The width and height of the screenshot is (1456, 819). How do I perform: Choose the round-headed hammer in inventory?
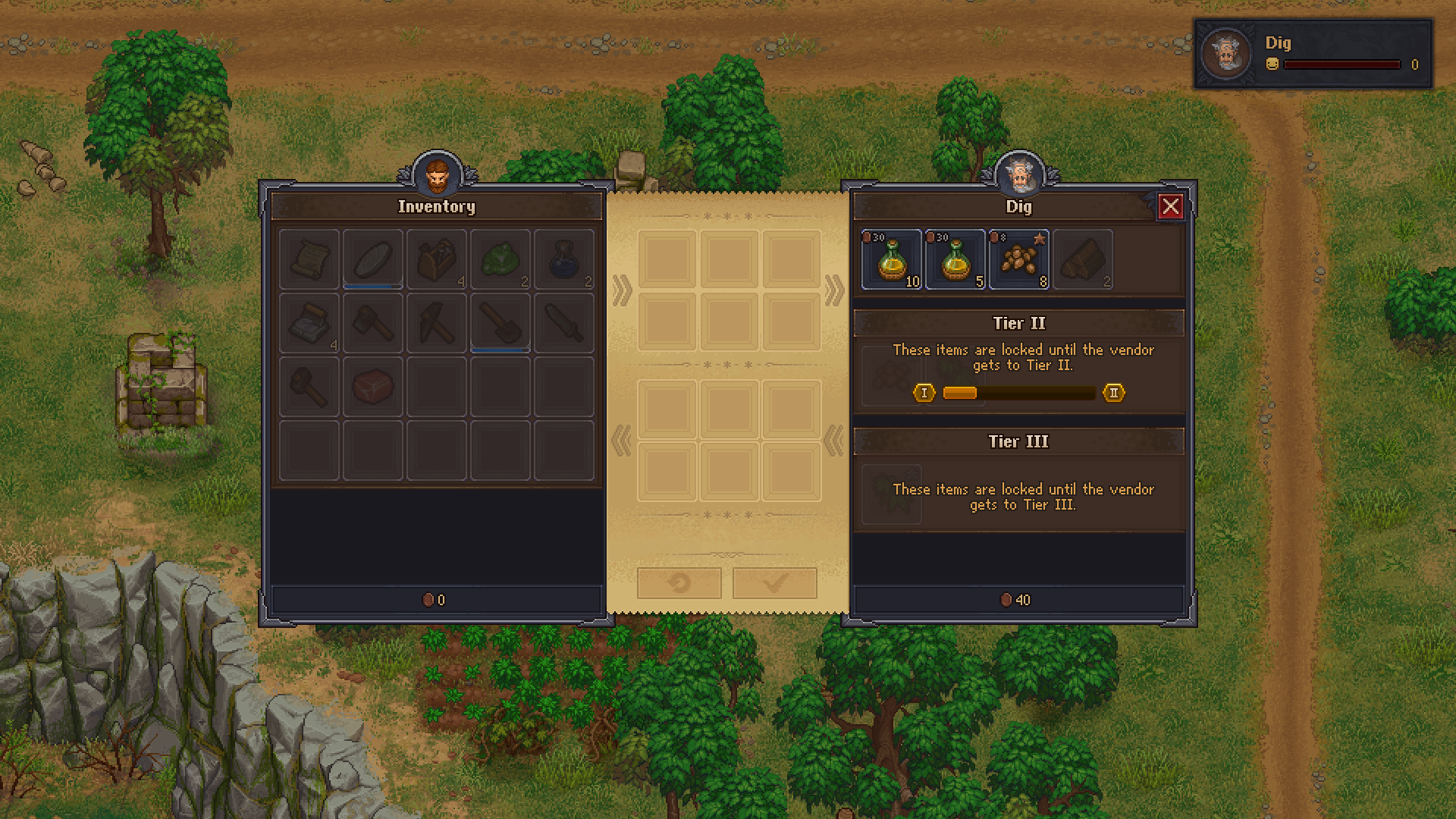(x=309, y=388)
